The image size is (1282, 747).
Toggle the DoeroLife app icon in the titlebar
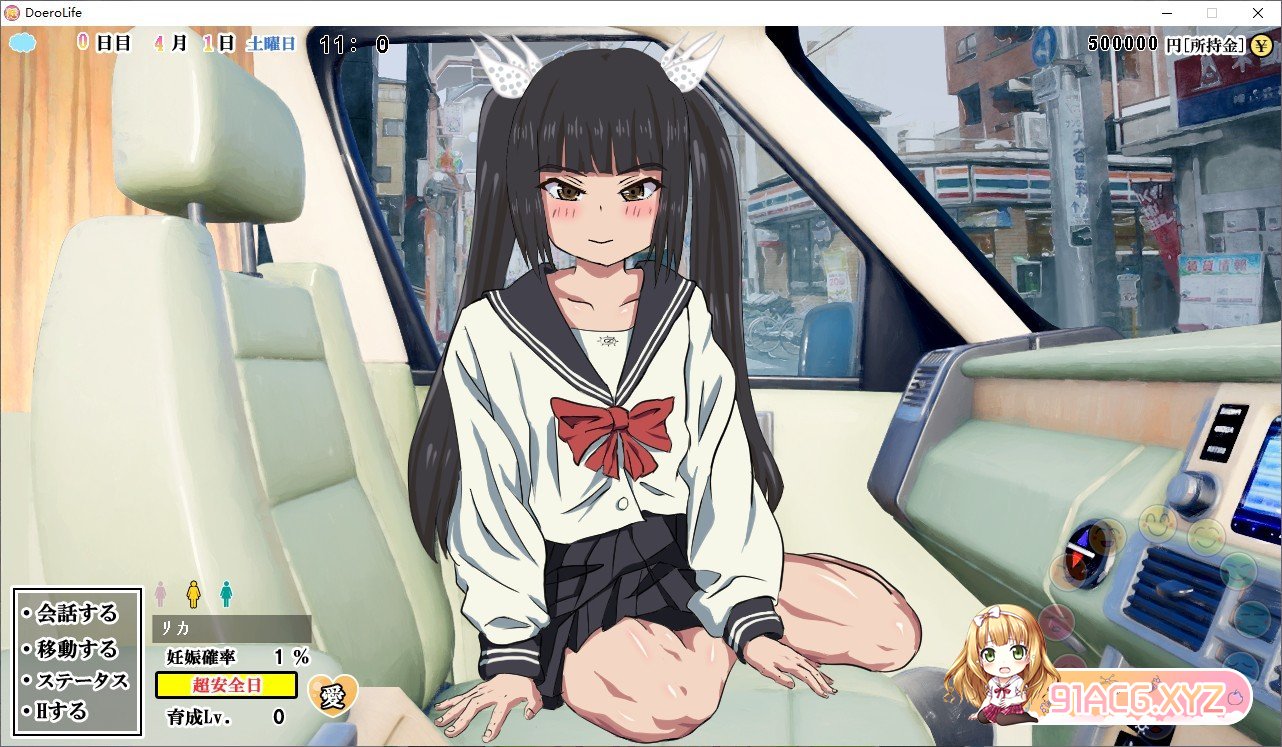click(10, 12)
